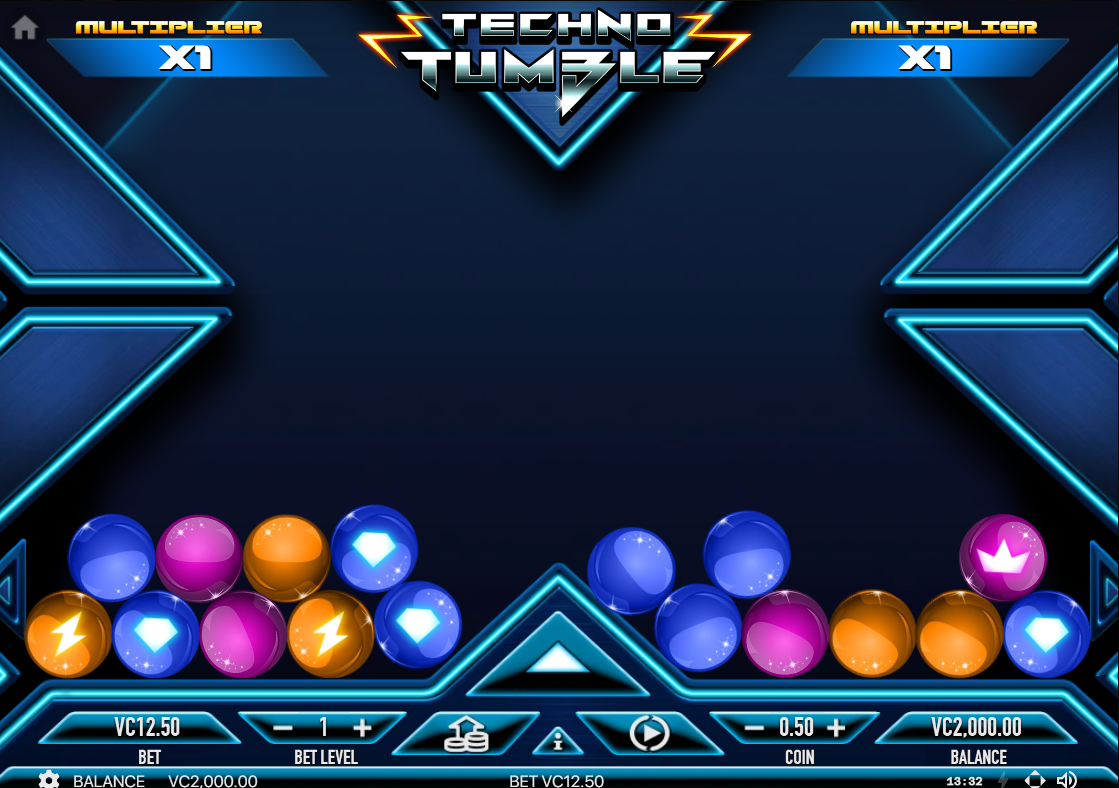This screenshot has width=1119, height=788.
Task: Increase the bet level
Action: [362, 728]
